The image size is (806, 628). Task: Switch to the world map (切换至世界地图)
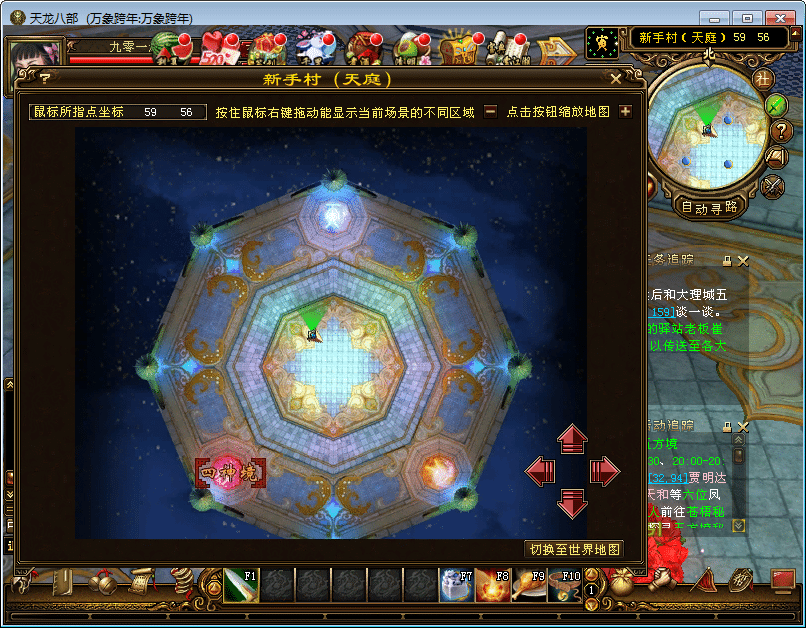[x=574, y=549]
